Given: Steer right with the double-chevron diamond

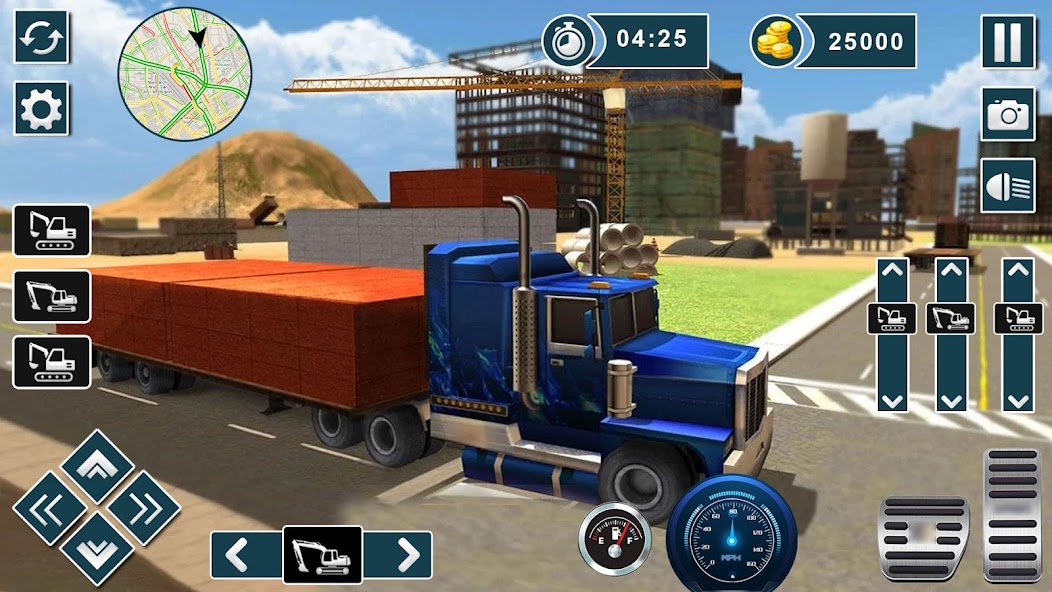Looking at the screenshot, I should point(144,508).
